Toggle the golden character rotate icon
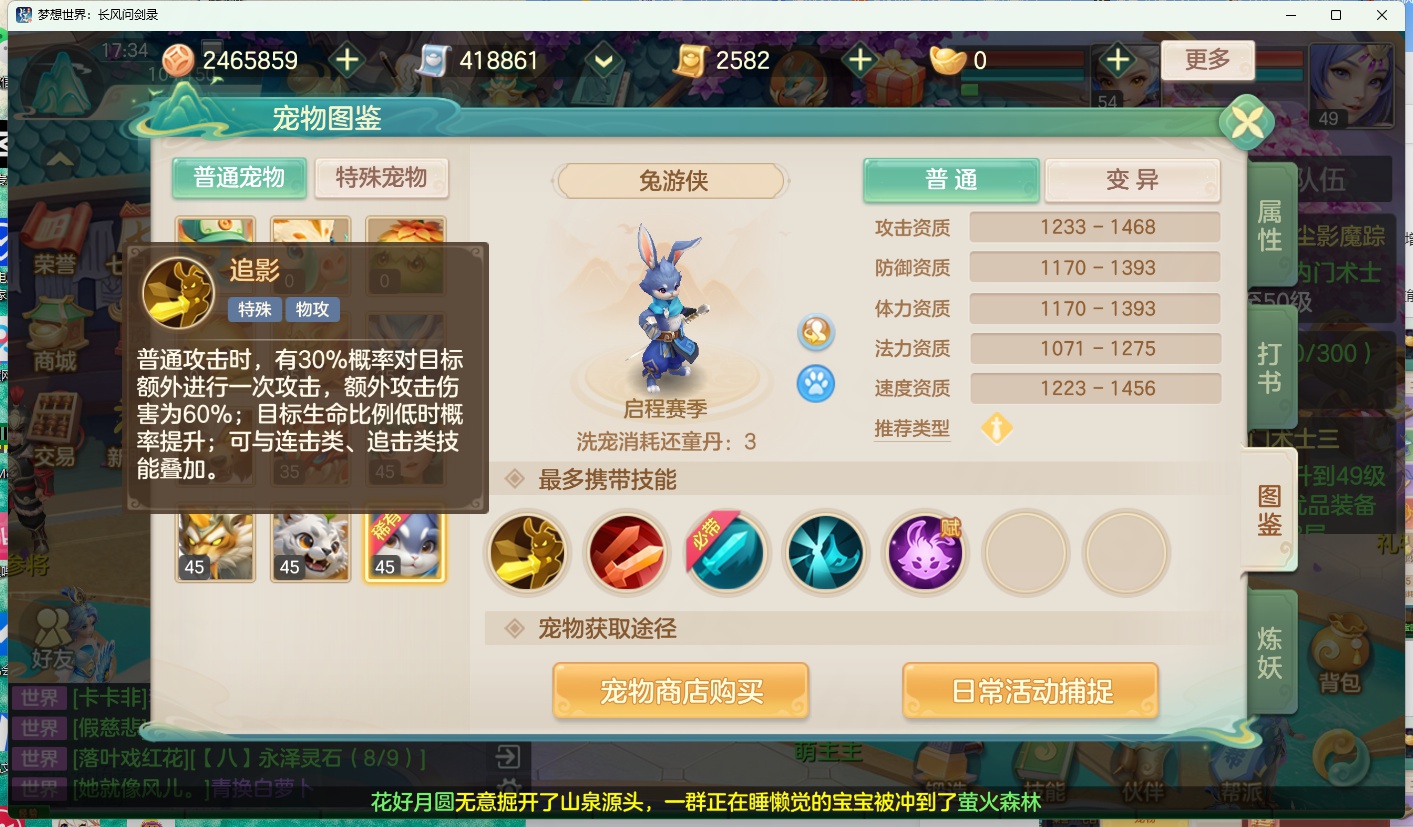 coord(815,333)
